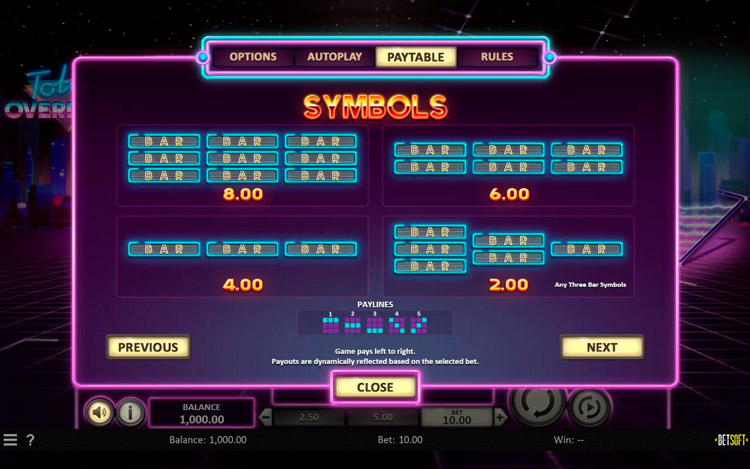Start autoplay with the play-arrow button
Image resolution: width=750 pixels, height=469 pixels.
pos(590,408)
